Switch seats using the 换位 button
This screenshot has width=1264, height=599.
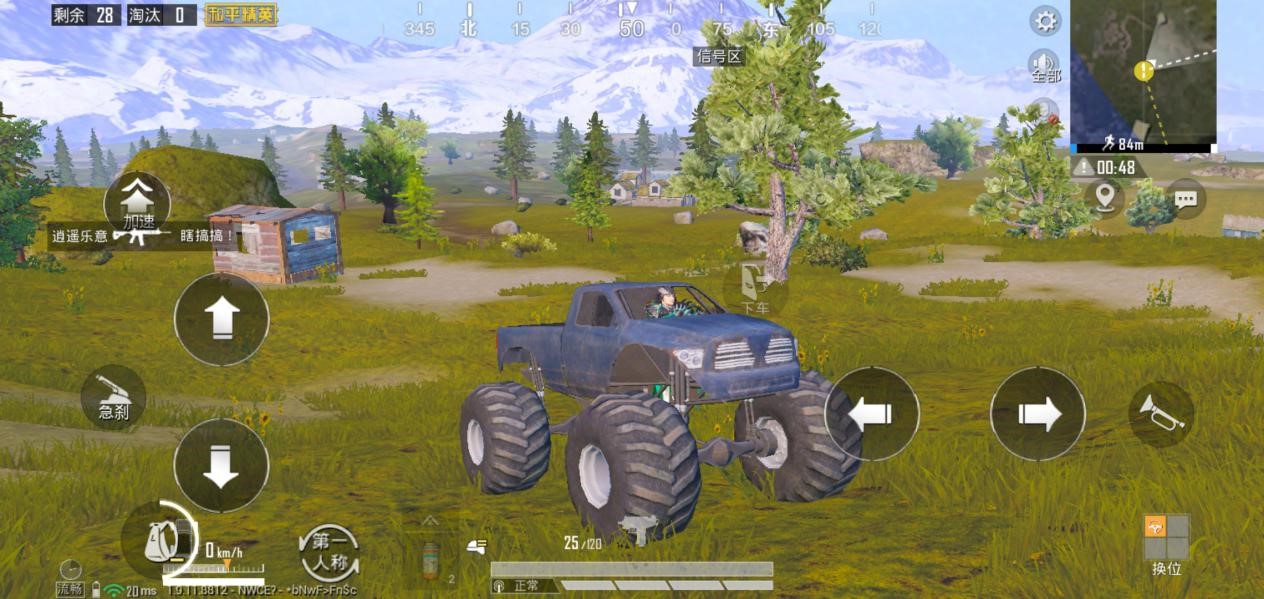click(1166, 543)
